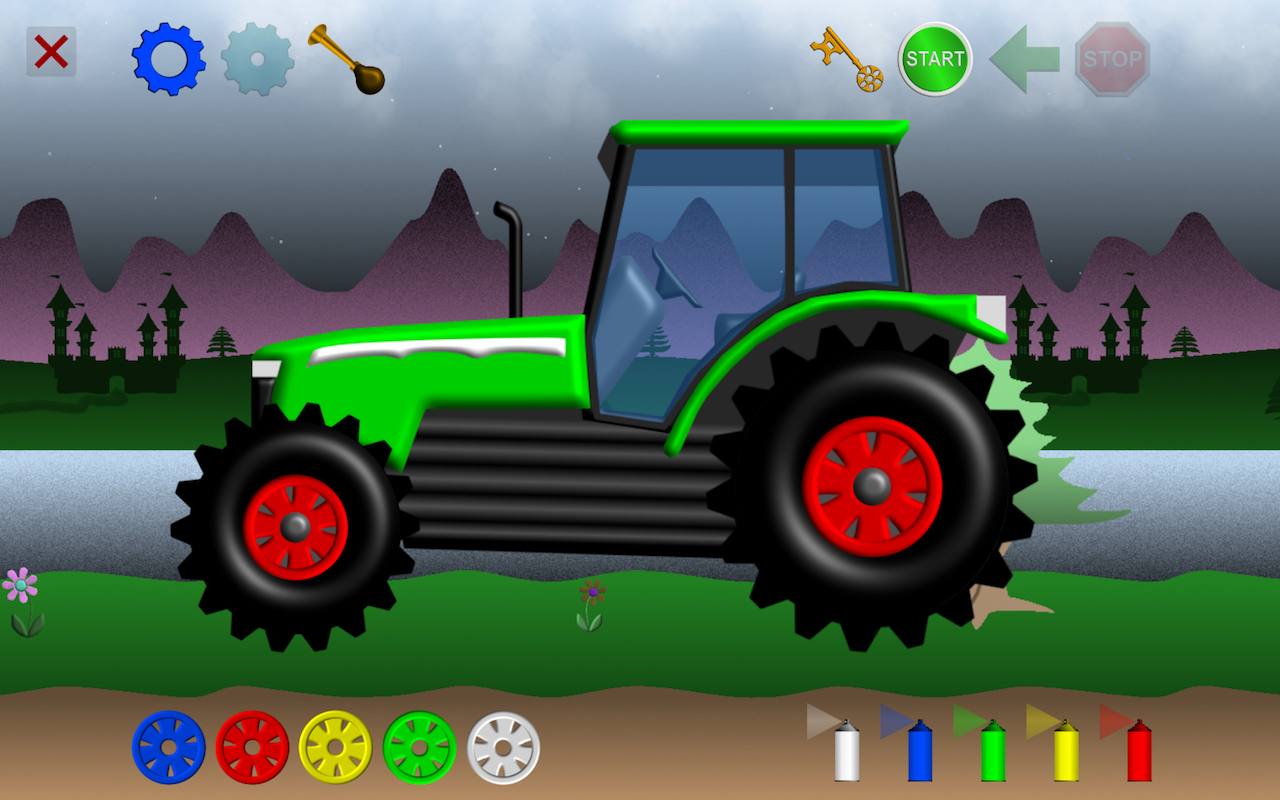Select the light gray gear icon
The image size is (1280, 800).
click(x=258, y=57)
